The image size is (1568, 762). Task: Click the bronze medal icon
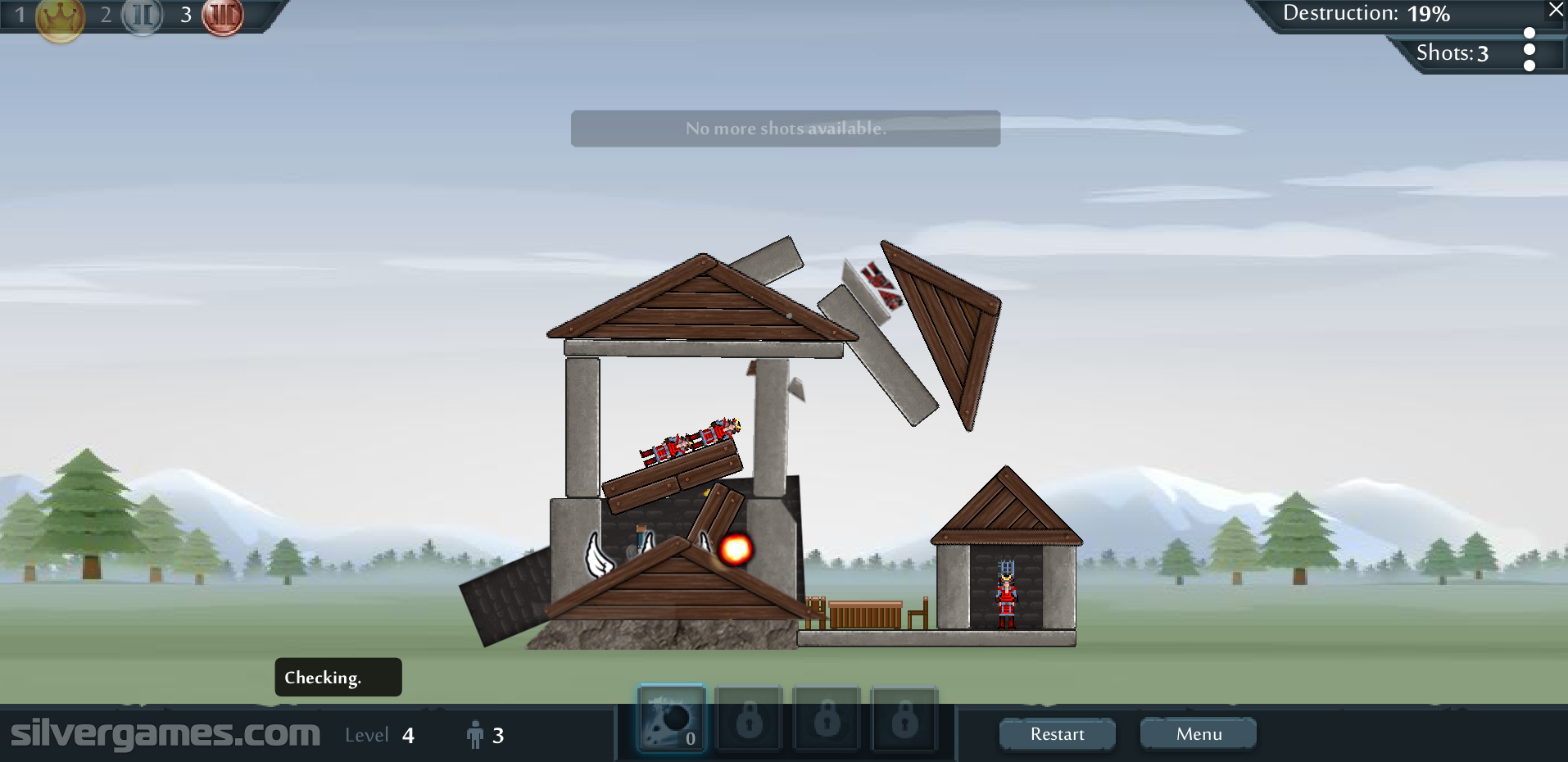point(222,16)
